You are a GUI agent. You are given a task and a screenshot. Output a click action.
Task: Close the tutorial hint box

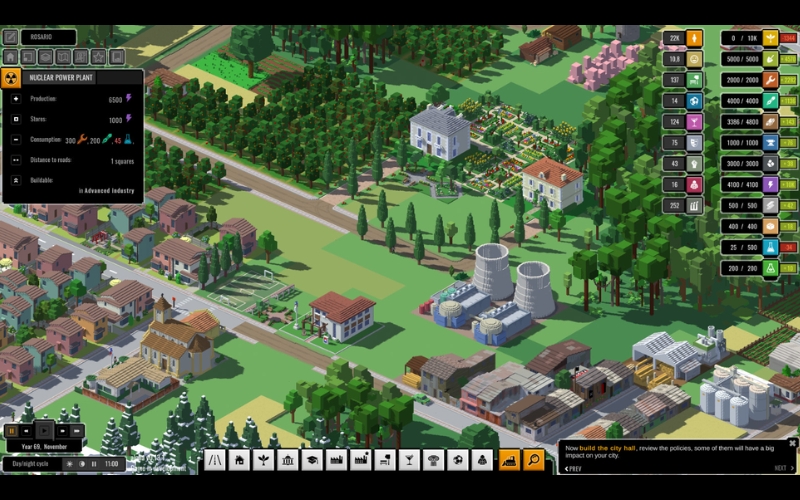(x=792, y=443)
